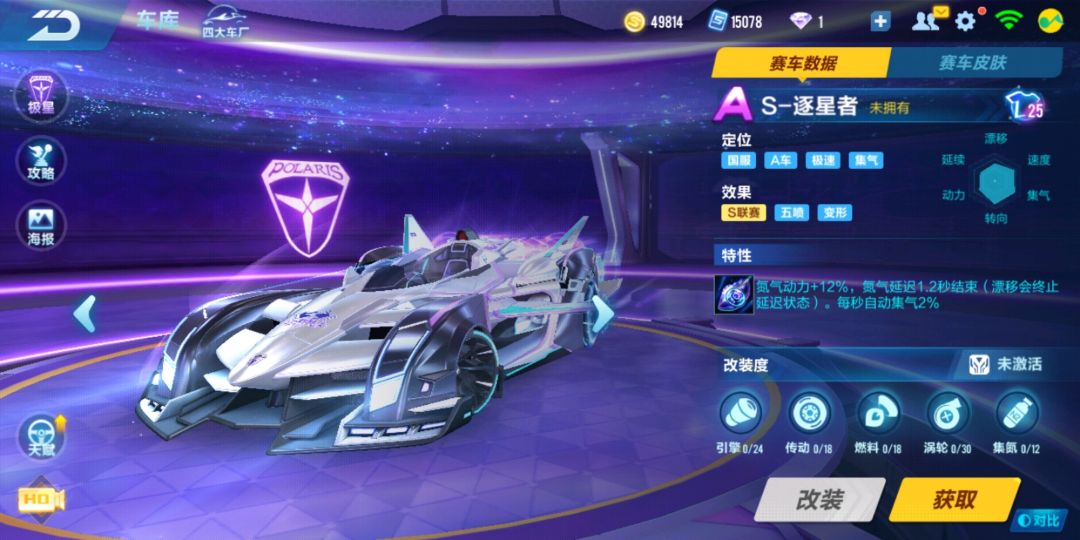The height and width of the screenshot is (540, 1080).
Task: Switch to the 赛车皮肤 tab
Action: pos(971,63)
